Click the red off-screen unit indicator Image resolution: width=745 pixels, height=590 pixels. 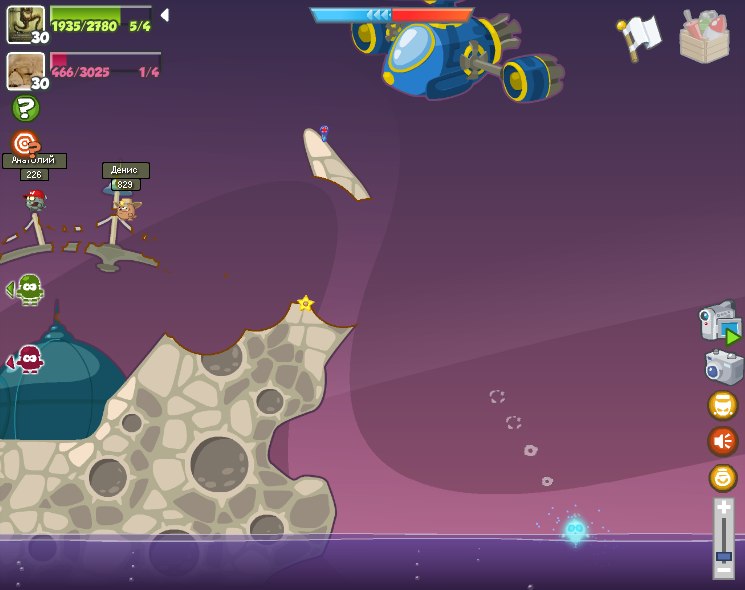pyautogui.click(x=28, y=359)
